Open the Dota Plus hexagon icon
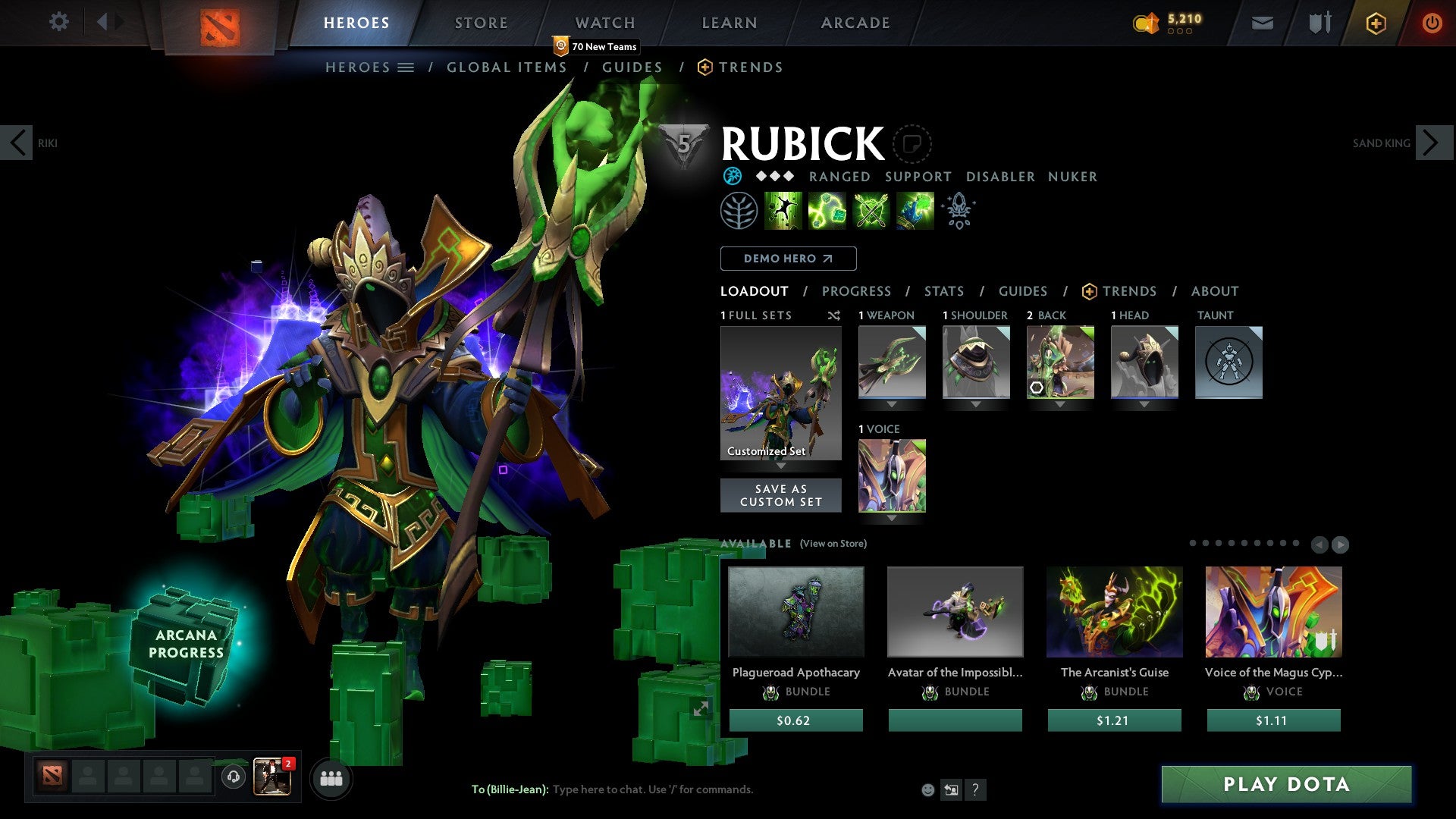 (x=1375, y=23)
